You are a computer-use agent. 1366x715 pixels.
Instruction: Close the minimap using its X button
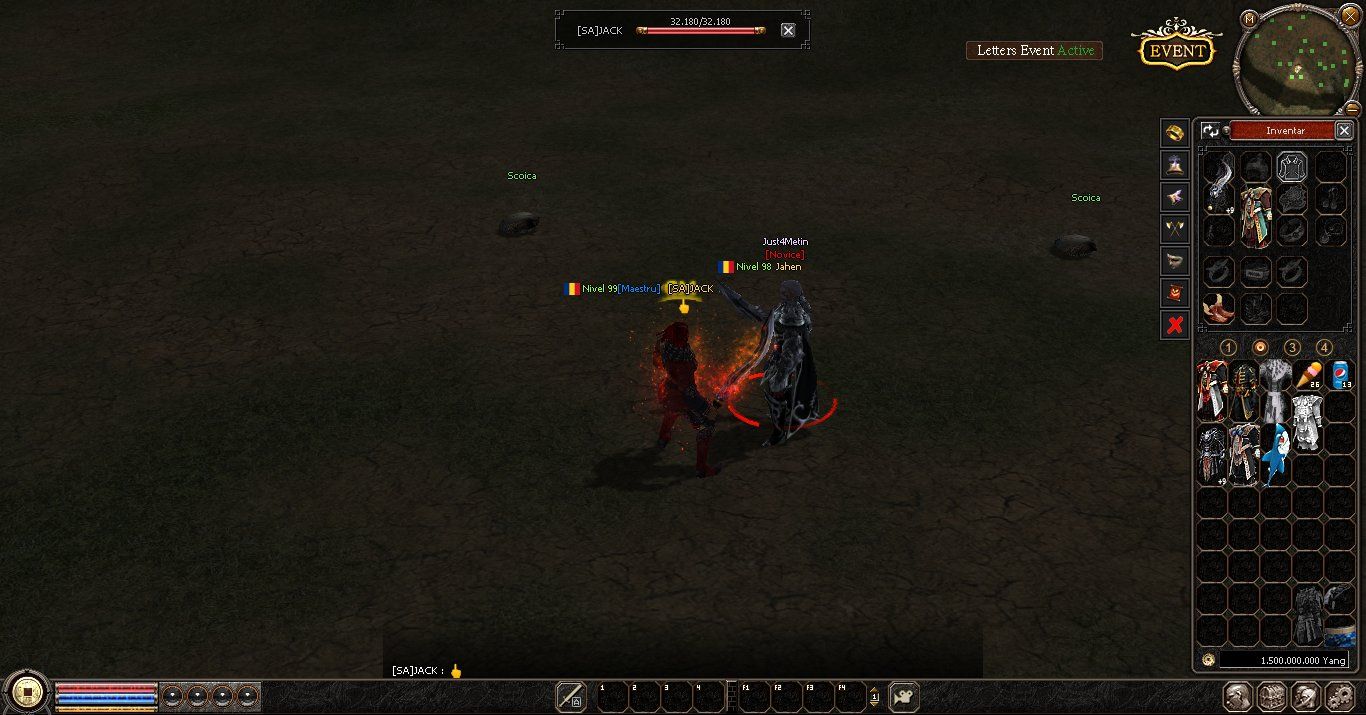pyautogui.click(x=1350, y=16)
